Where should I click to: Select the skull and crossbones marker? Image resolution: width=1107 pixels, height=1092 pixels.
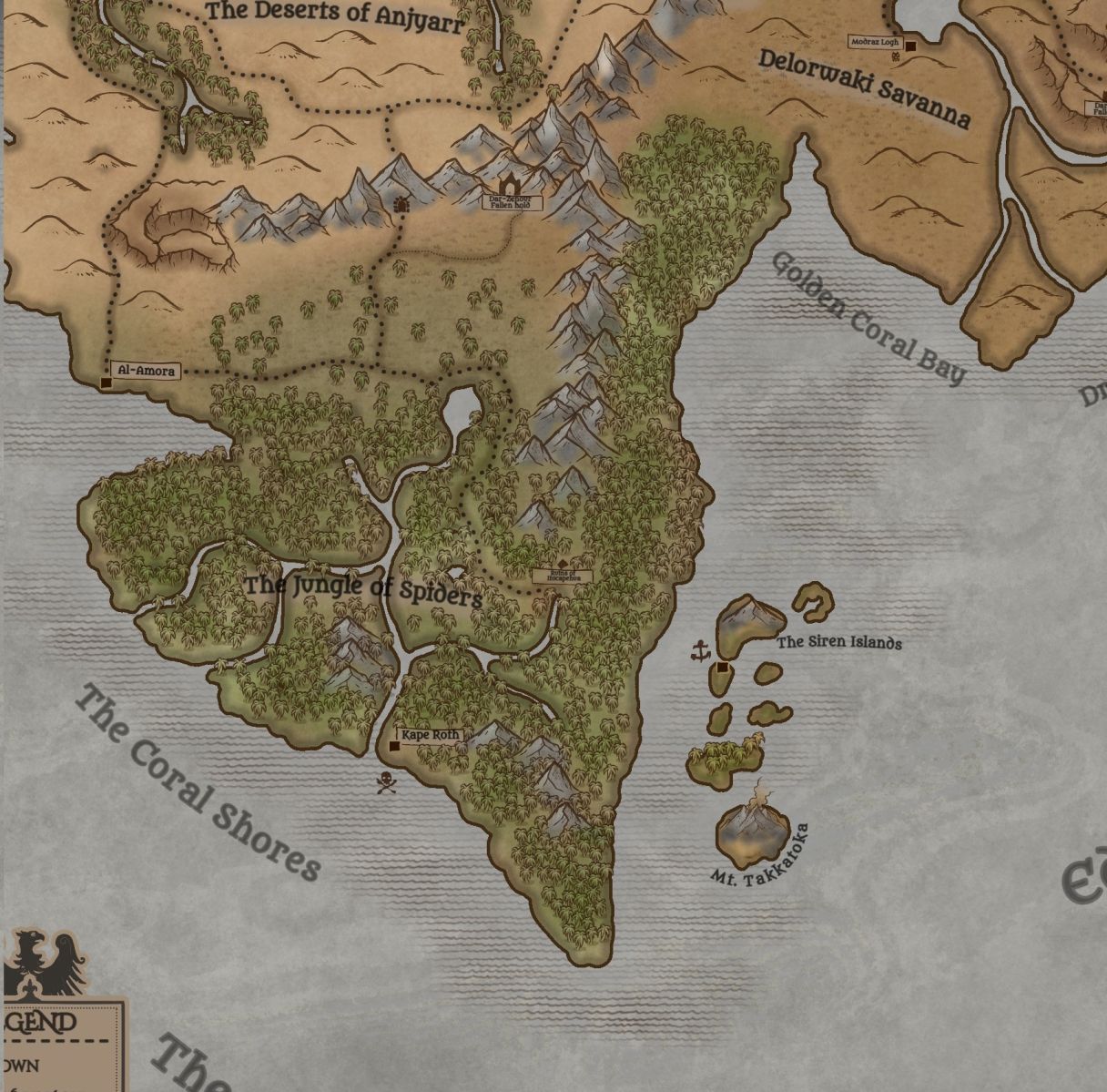(x=387, y=782)
